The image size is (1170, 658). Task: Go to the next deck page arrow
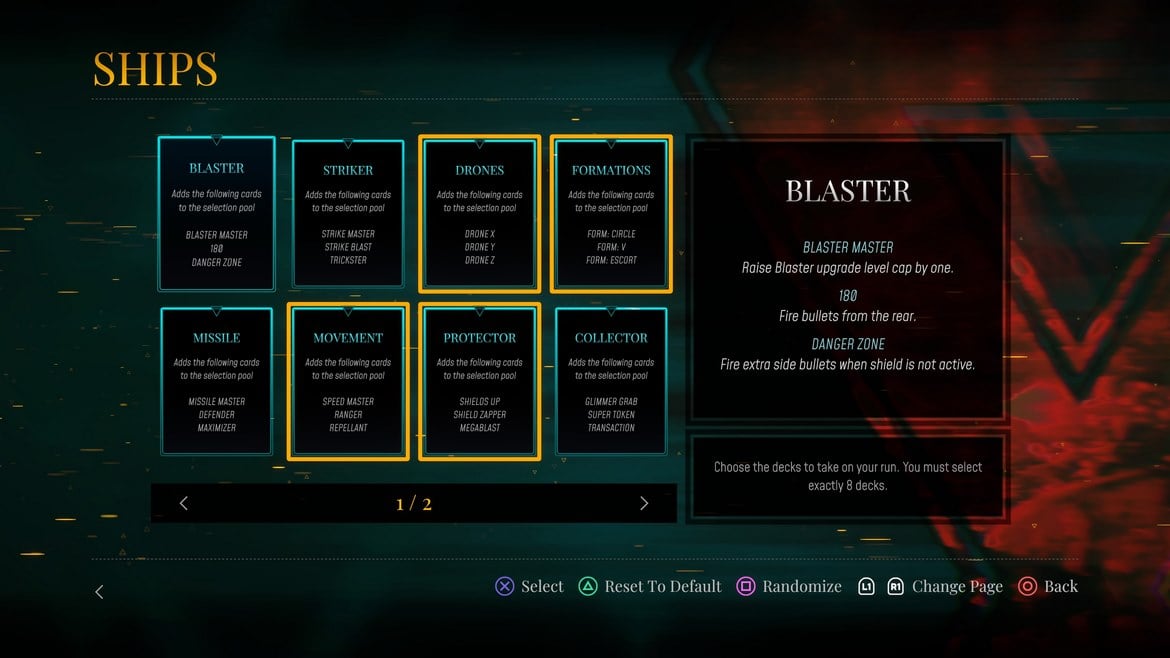point(644,503)
